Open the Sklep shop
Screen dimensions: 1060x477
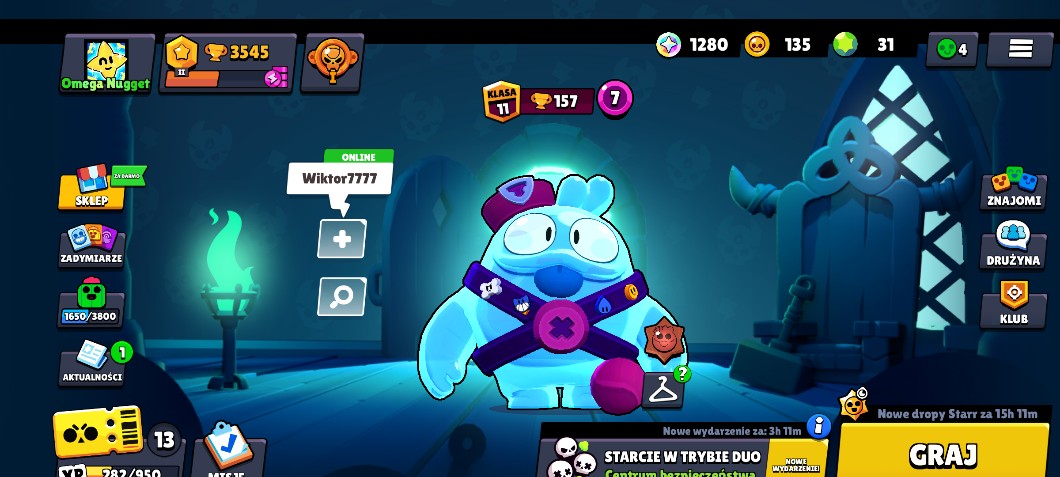click(92, 187)
